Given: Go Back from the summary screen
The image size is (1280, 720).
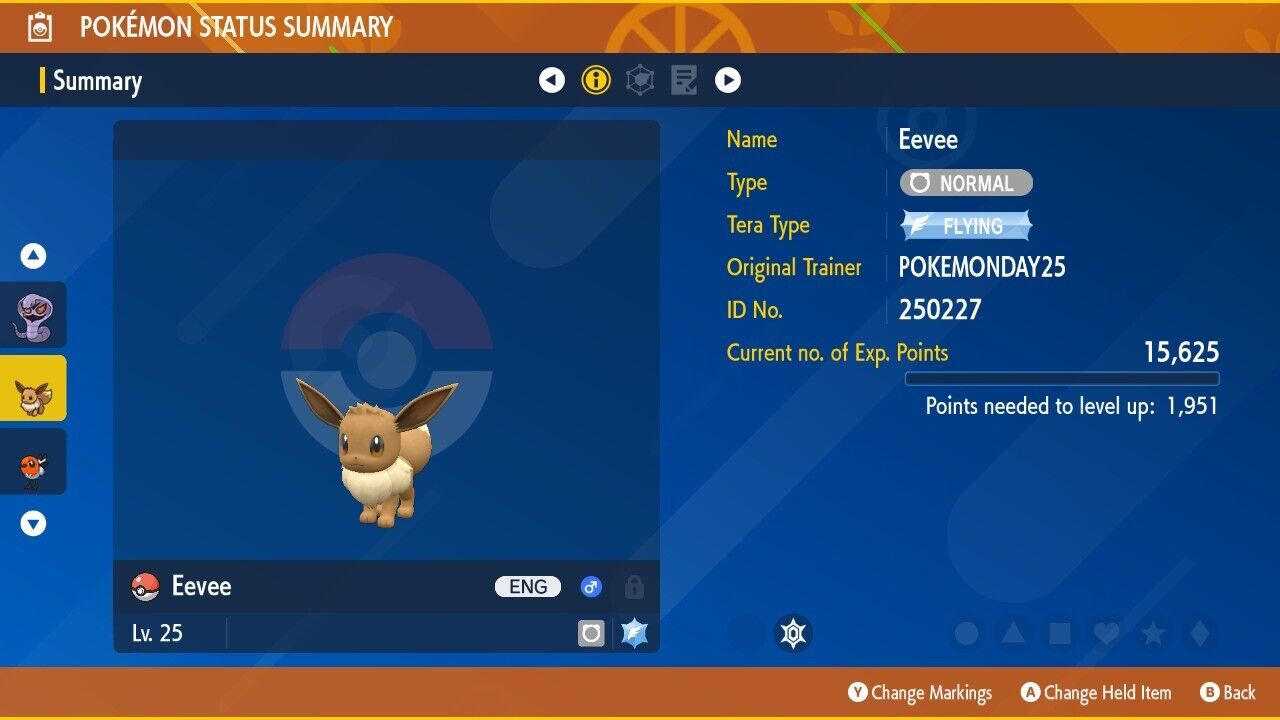Looking at the screenshot, I should point(1227,692).
